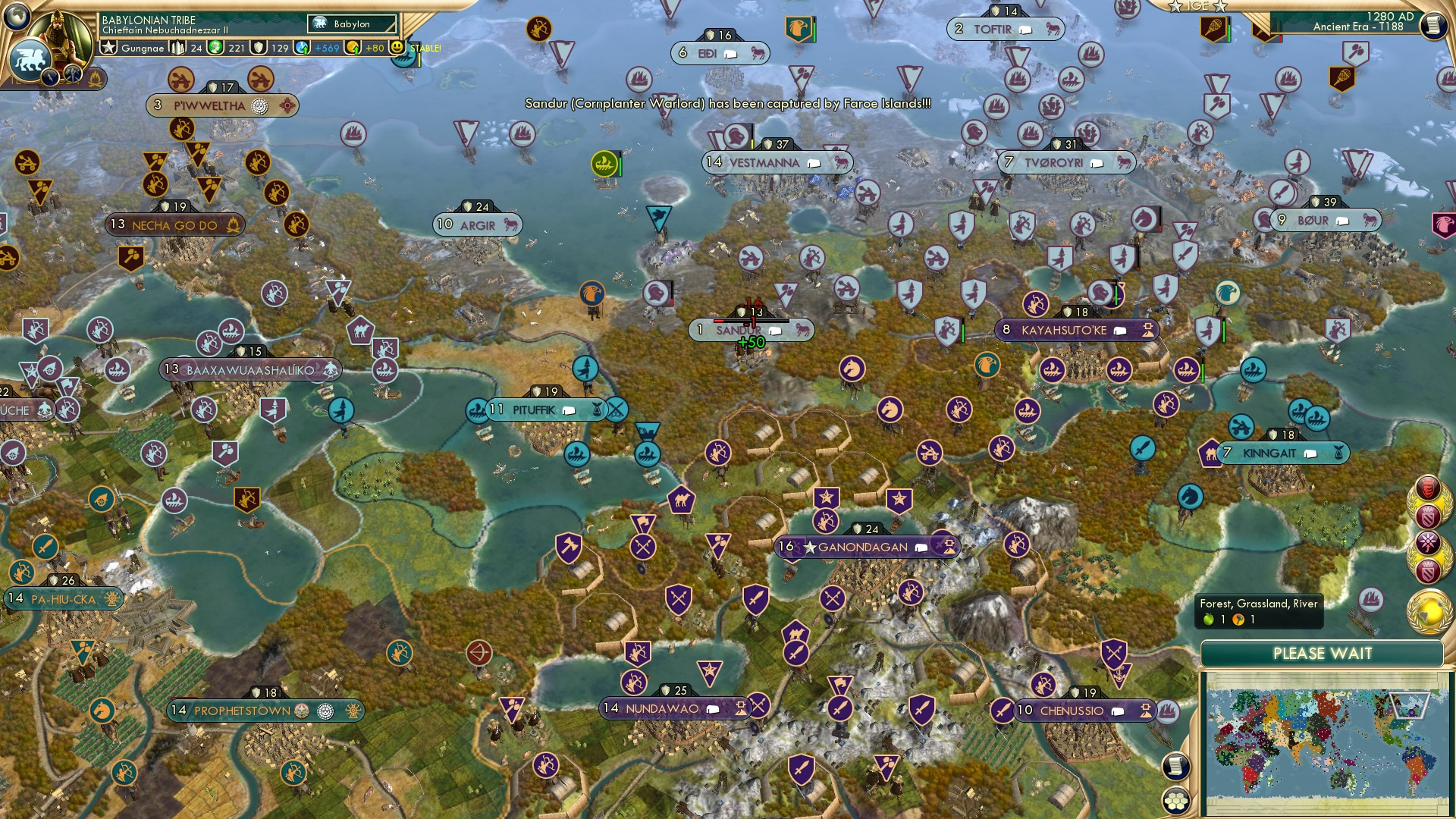Click the golden-age flower notification icon on right
1456x819 pixels.
tap(1428, 541)
